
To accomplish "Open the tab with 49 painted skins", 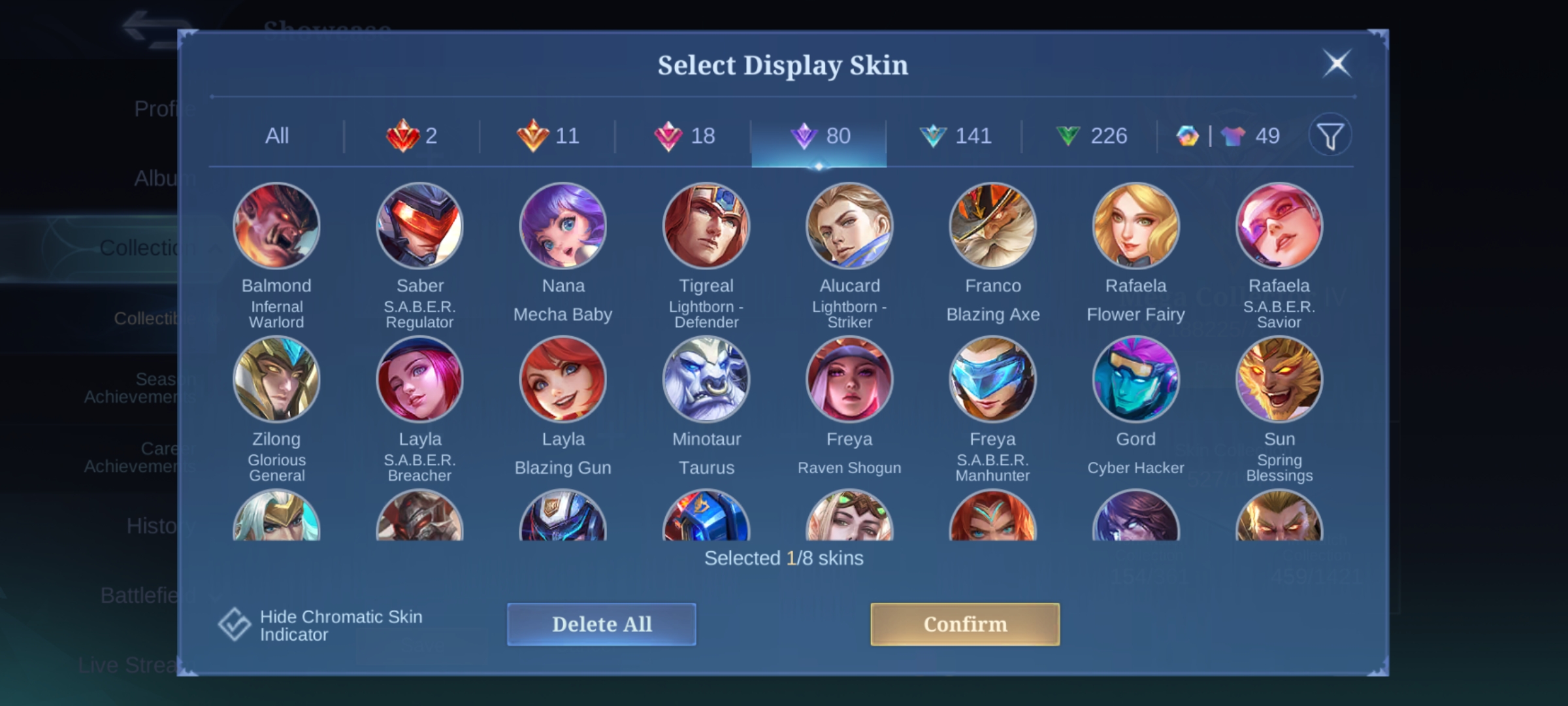I will click(x=1228, y=136).
